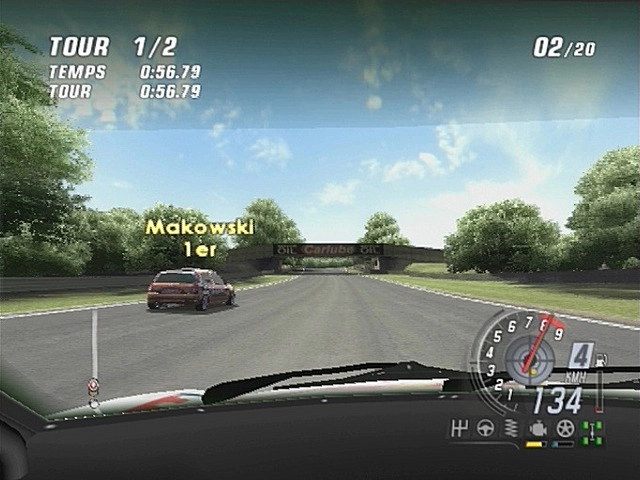Click the gearbox damage icon
Viewport: 640px width, 480px height.
[x=461, y=430]
